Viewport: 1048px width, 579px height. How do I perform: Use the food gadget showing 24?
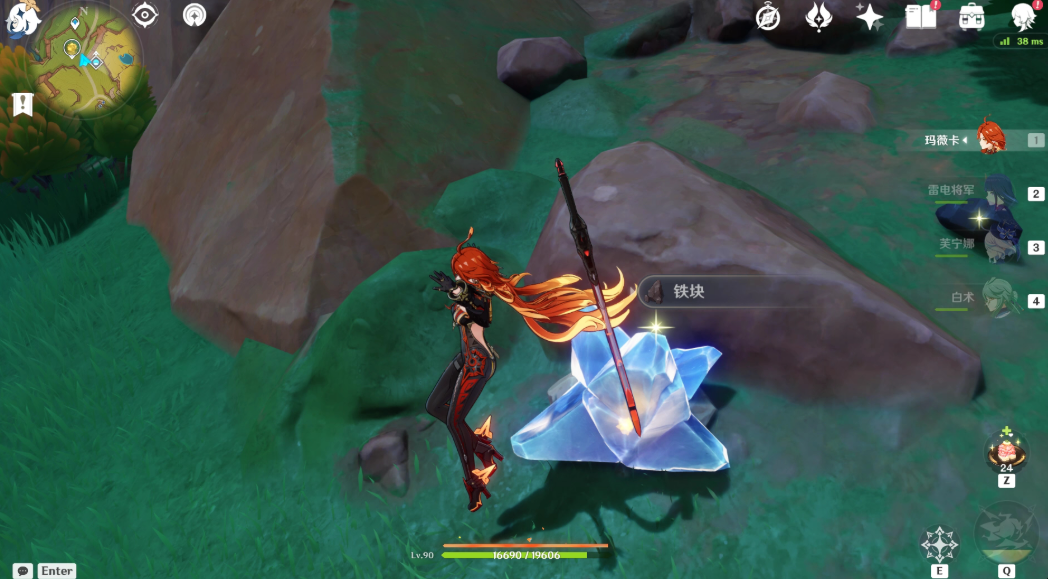pyautogui.click(x=1005, y=453)
